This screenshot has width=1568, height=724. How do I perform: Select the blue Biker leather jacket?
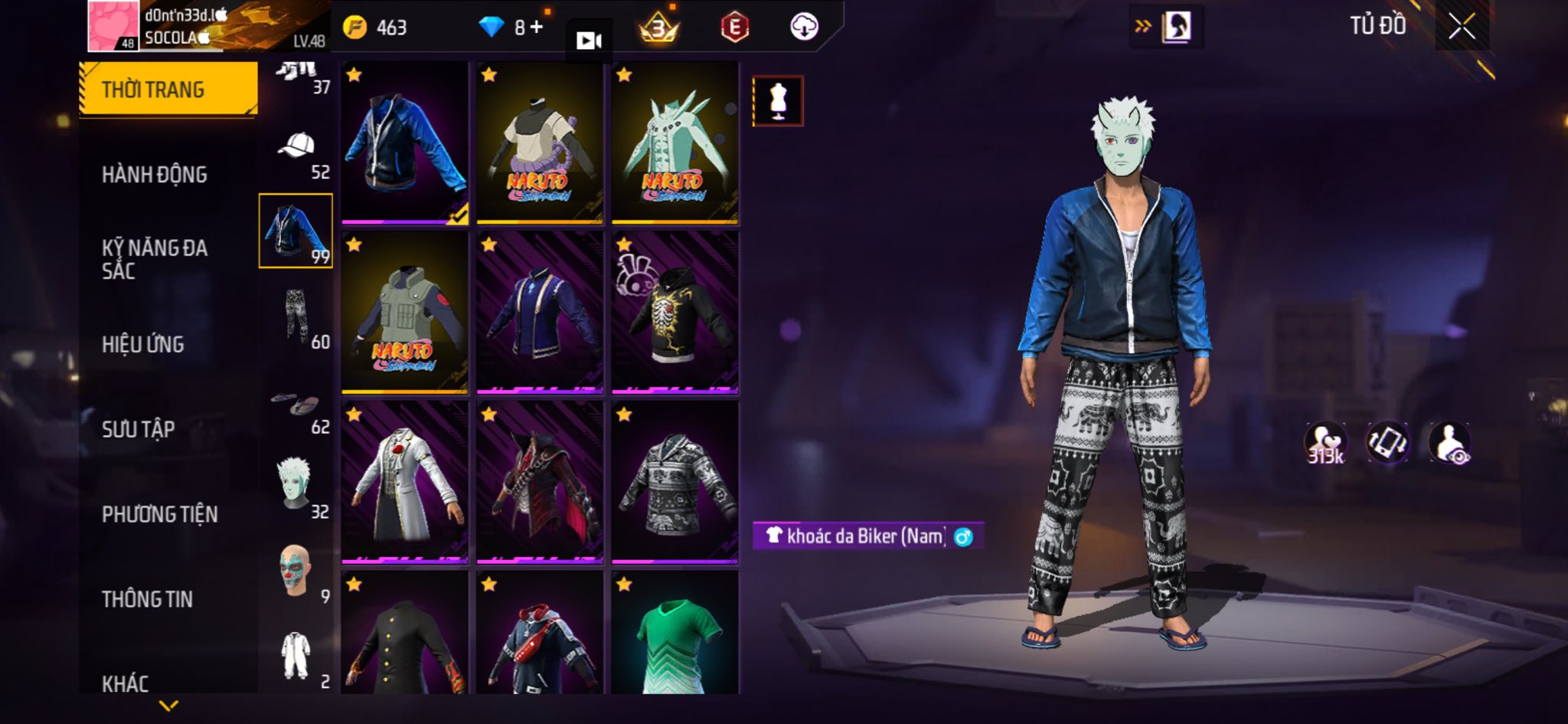click(x=404, y=143)
